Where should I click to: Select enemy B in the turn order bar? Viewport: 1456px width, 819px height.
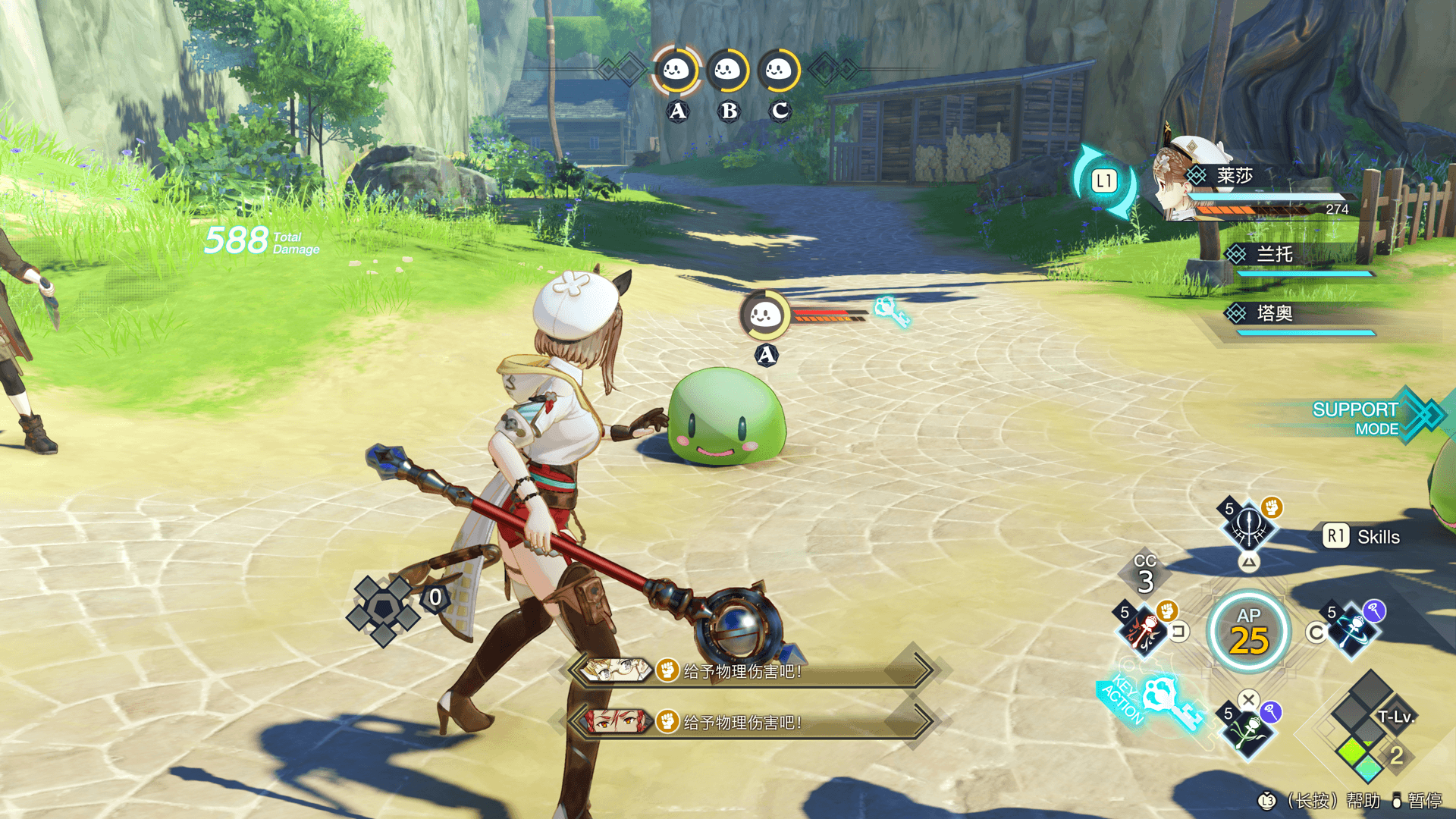coord(728,71)
